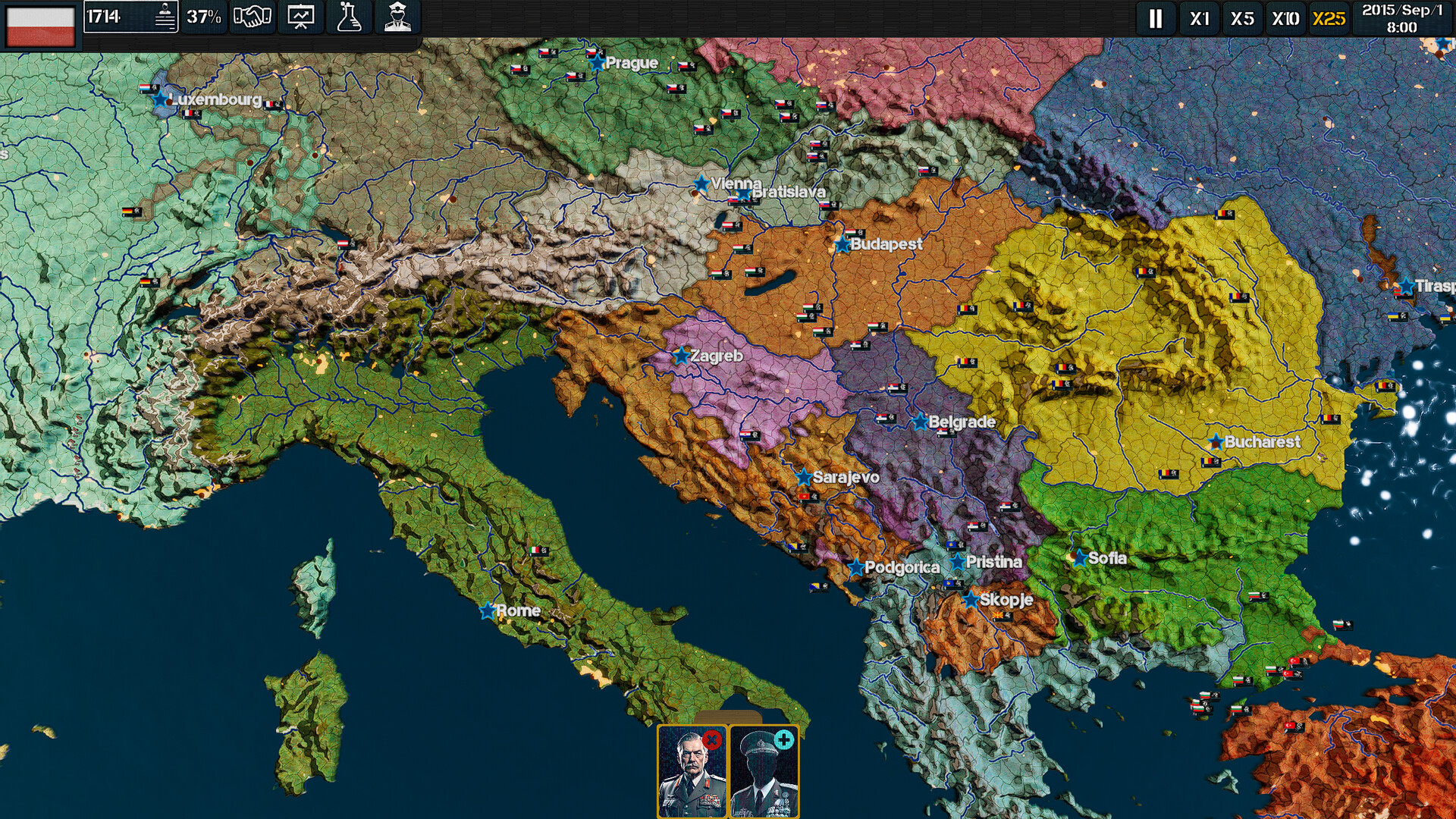
Task: Click the 2015/Sep/1 date display
Action: [x=1404, y=20]
